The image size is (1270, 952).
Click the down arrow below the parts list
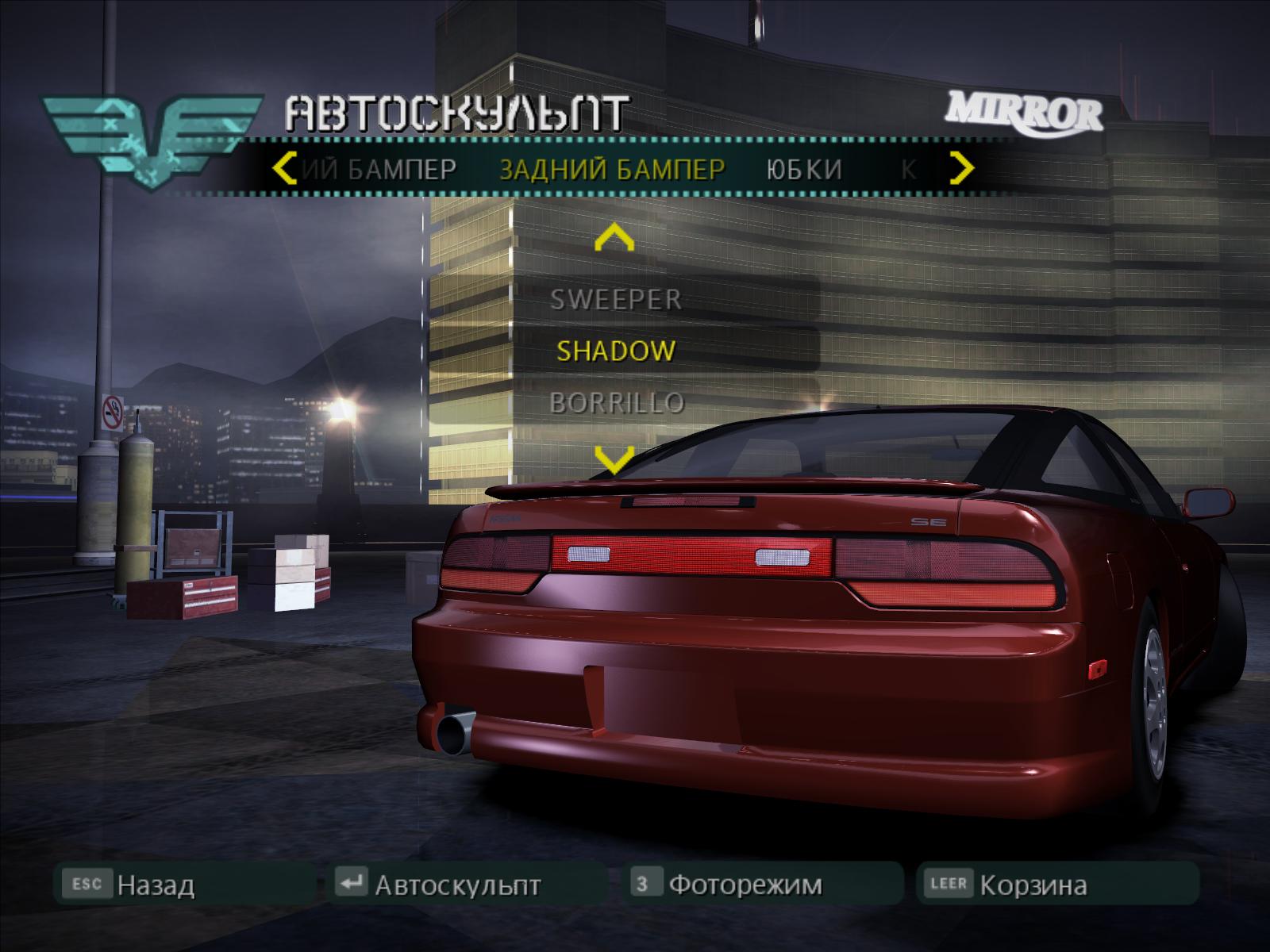point(614,458)
